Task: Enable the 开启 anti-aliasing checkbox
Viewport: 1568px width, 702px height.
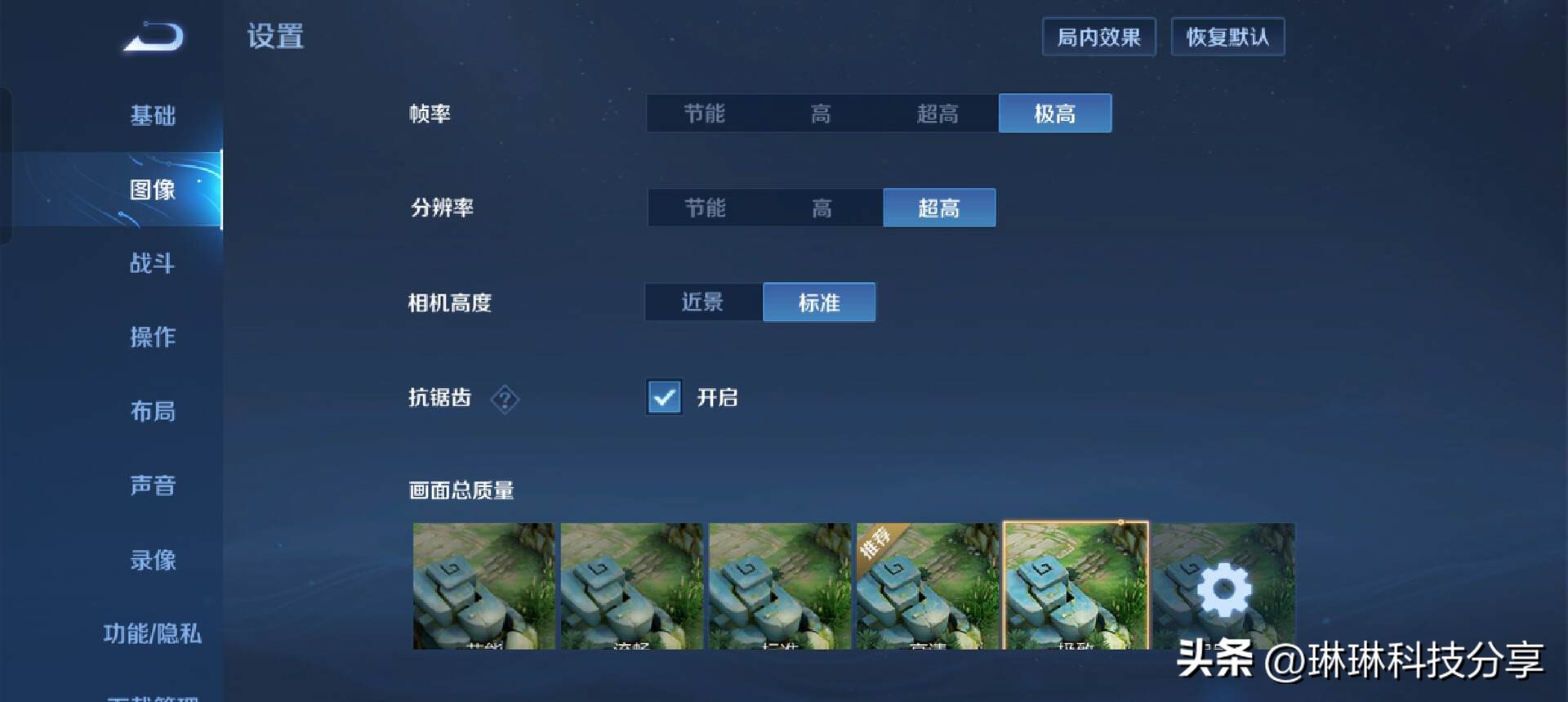Action: pyautogui.click(x=664, y=398)
